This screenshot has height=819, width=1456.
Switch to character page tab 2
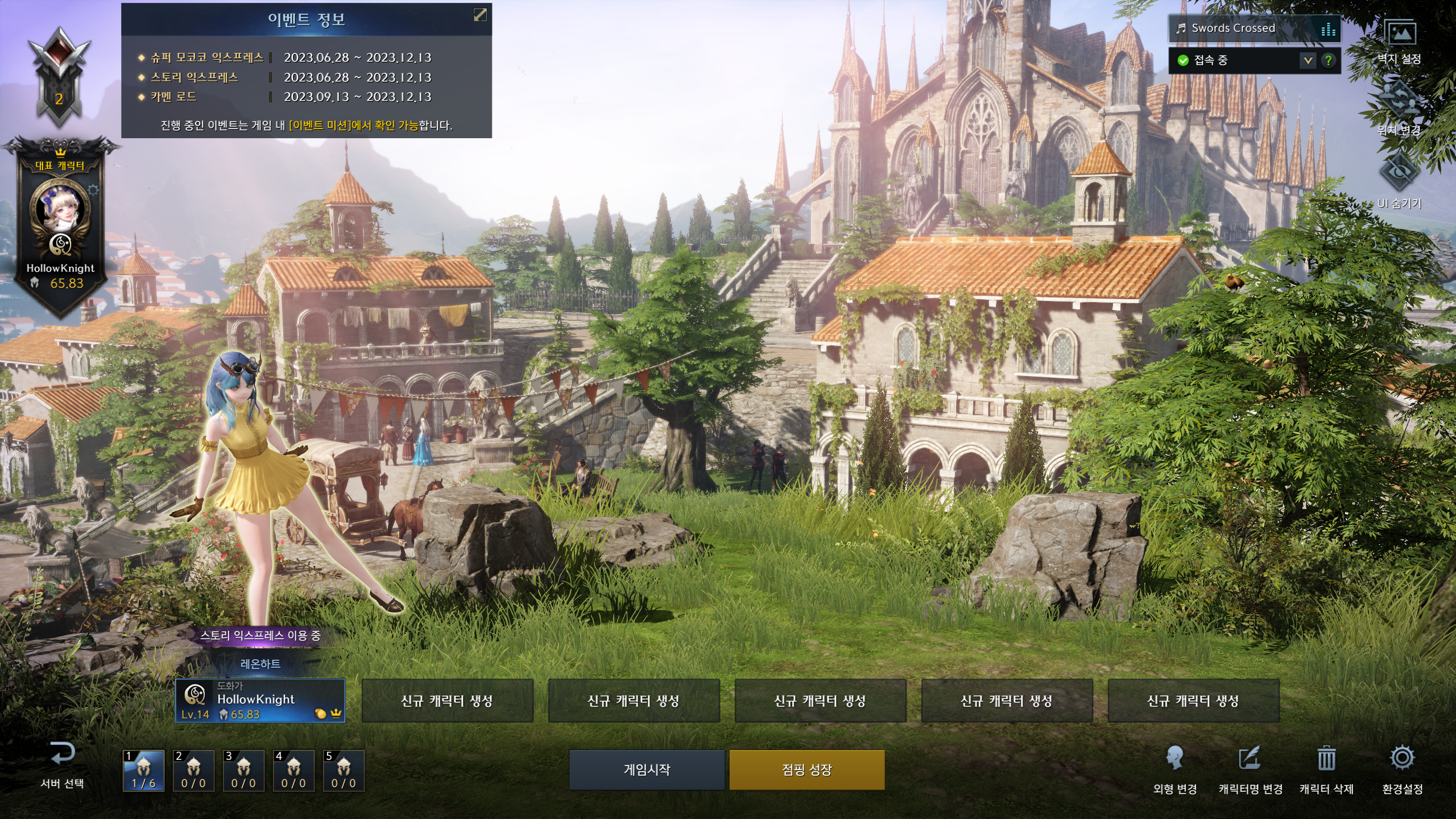pyautogui.click(x=193, y=771)
